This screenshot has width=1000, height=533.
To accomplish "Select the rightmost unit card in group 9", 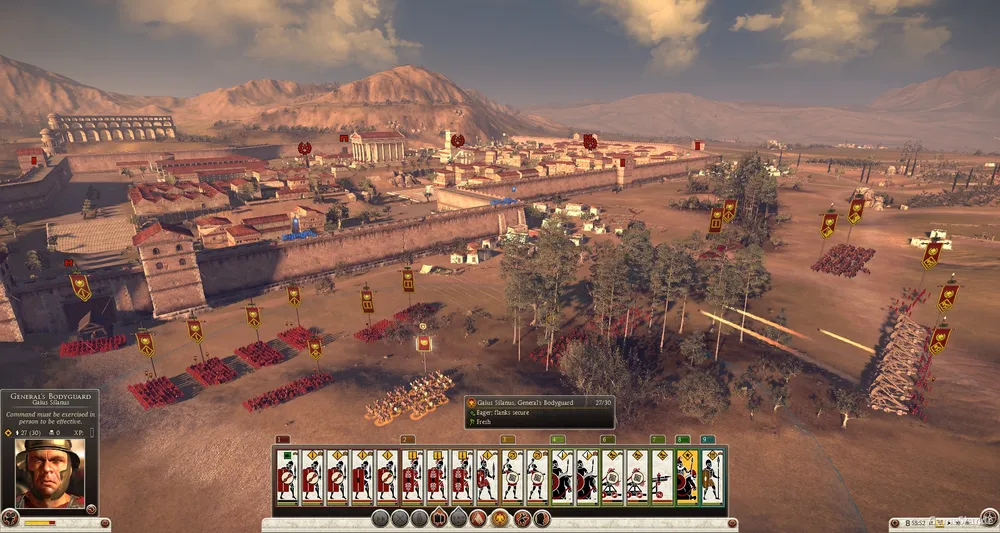I will coord(712,476).
